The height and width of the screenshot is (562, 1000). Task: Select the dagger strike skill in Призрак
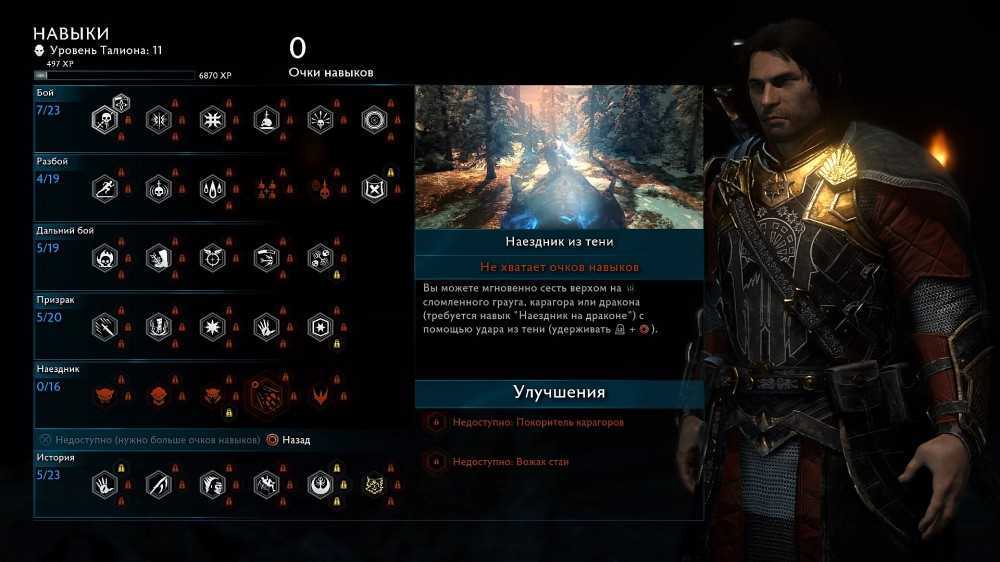[x=104, y=326]
